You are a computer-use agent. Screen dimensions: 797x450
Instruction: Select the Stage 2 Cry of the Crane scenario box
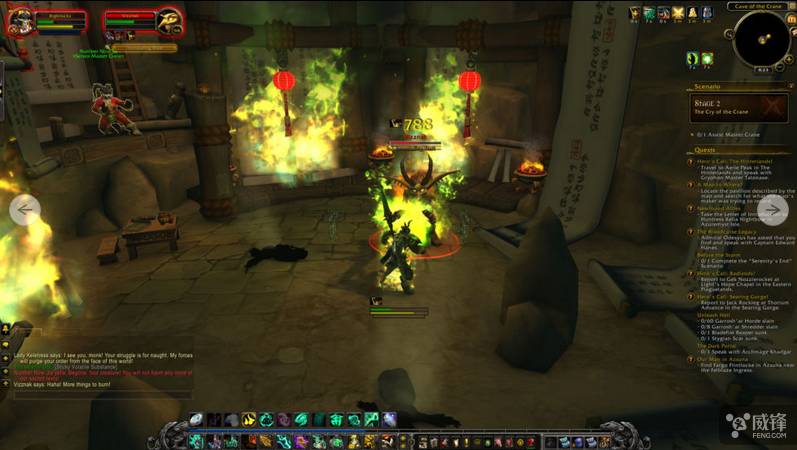pyautogui.click(x=738, y=107)
